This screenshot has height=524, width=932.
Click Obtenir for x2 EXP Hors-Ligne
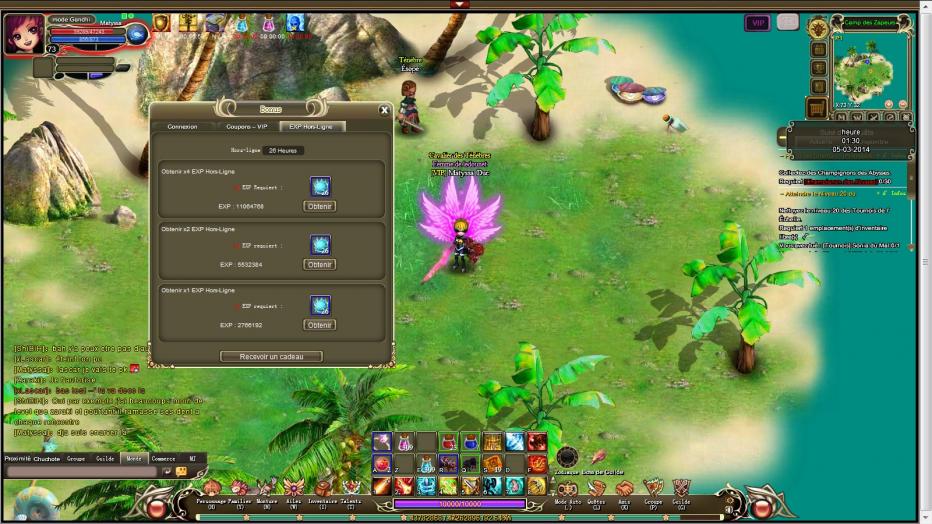coord(319,265)
